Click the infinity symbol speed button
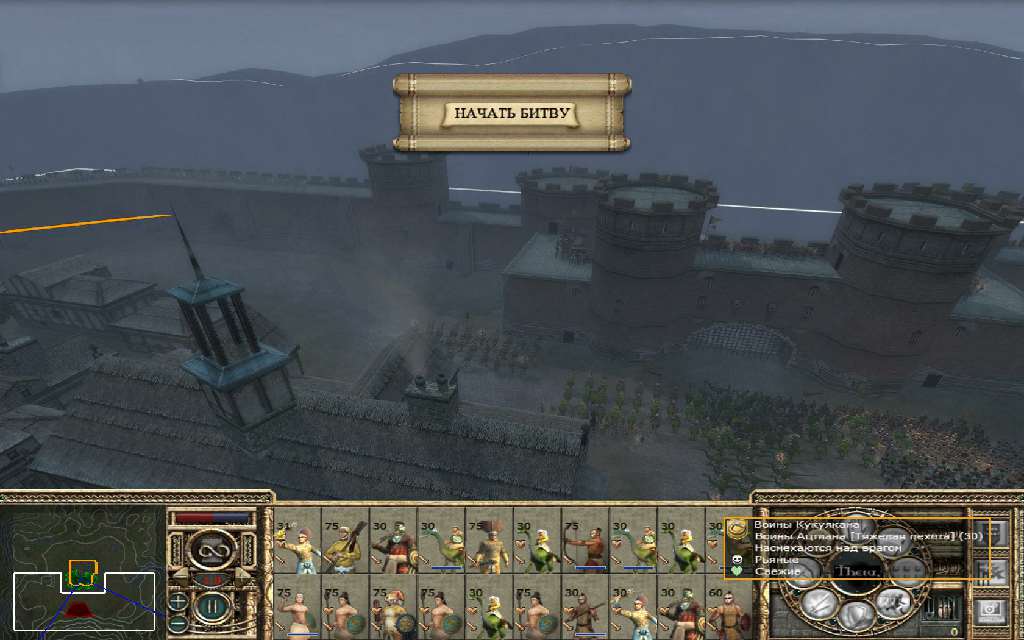The width and height of the screenshot is (1024, 640). coord(211,548)
